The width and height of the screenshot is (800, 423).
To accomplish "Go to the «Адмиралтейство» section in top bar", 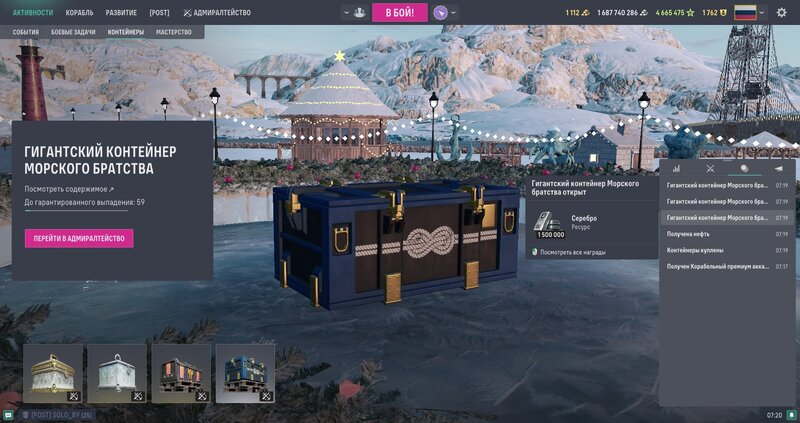I will pos(215,13).
